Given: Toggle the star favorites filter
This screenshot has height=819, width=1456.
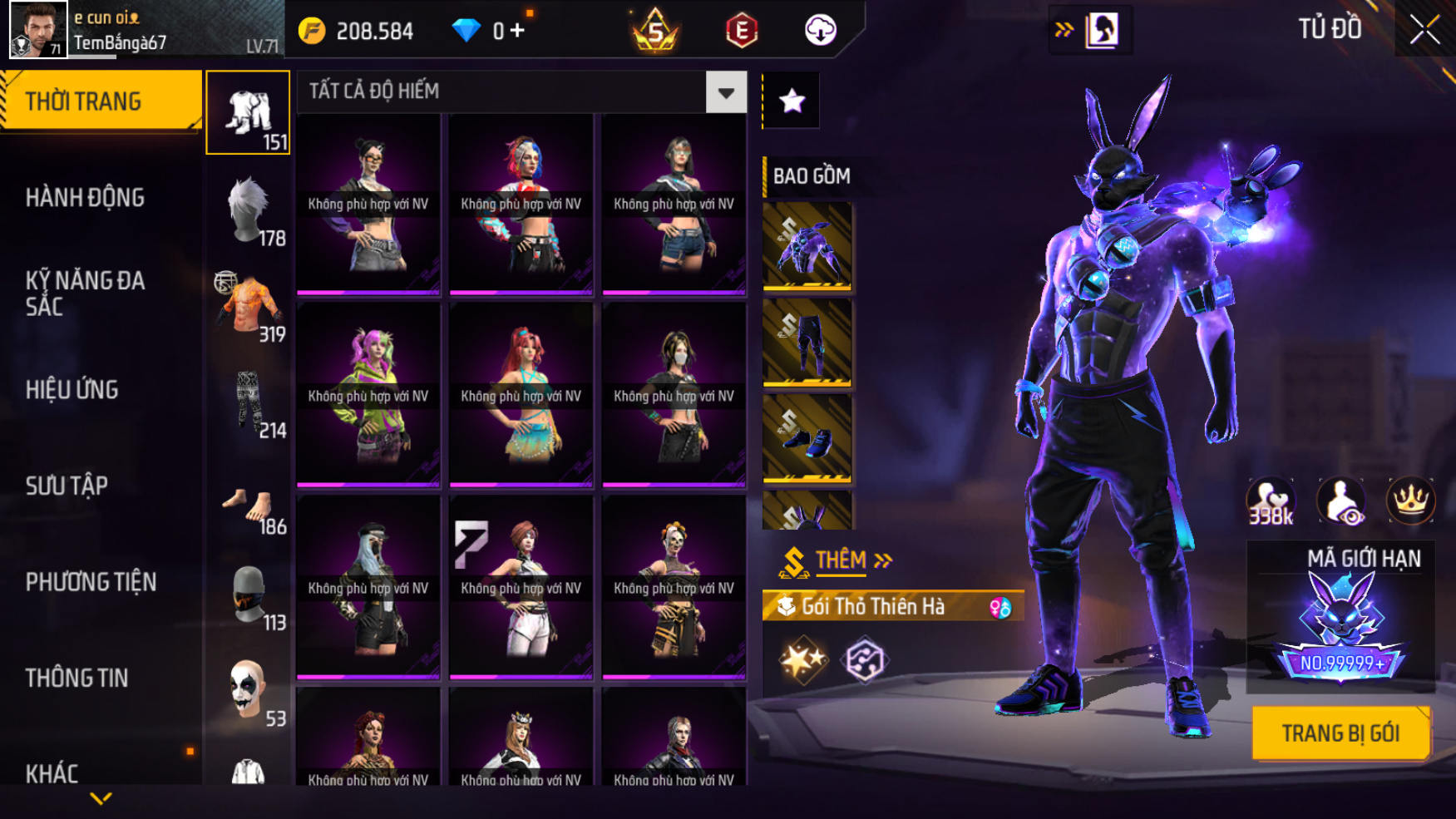Looking at the screenshot, I should (792, 101).
